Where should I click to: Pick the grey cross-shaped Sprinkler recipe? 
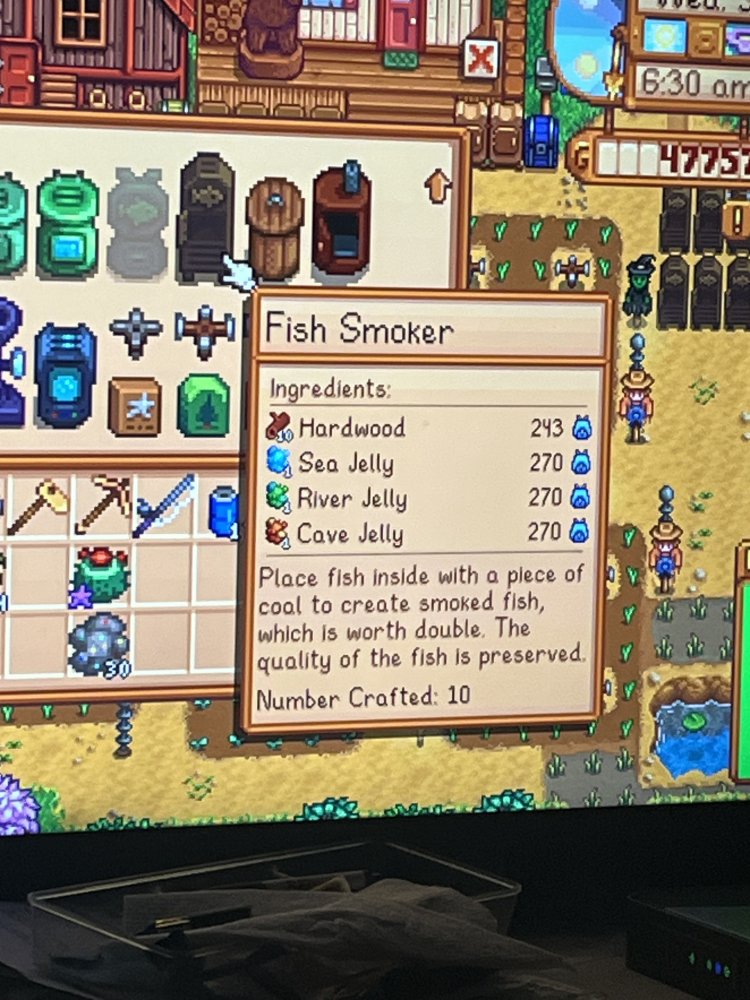135,332
